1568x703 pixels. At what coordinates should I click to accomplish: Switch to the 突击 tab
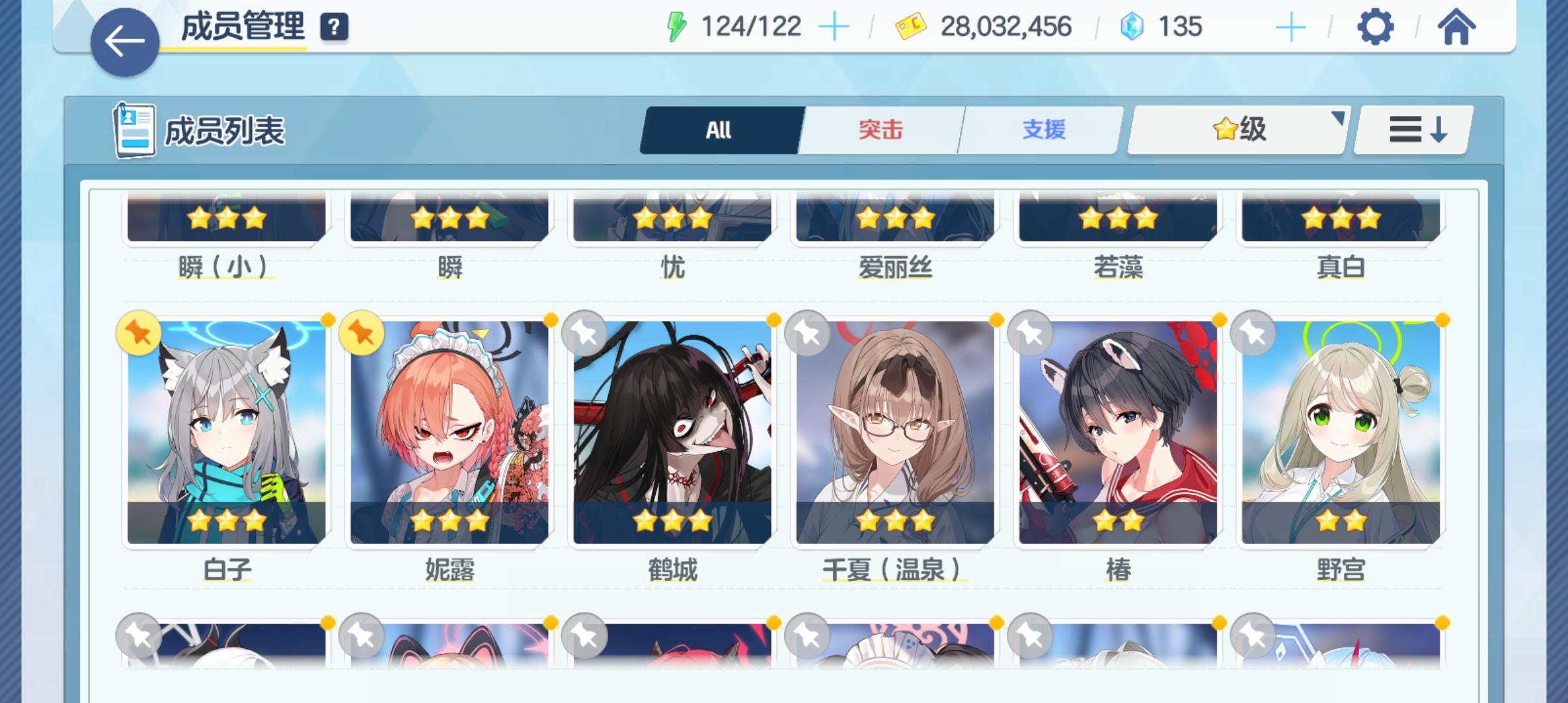tap(880, 130)
